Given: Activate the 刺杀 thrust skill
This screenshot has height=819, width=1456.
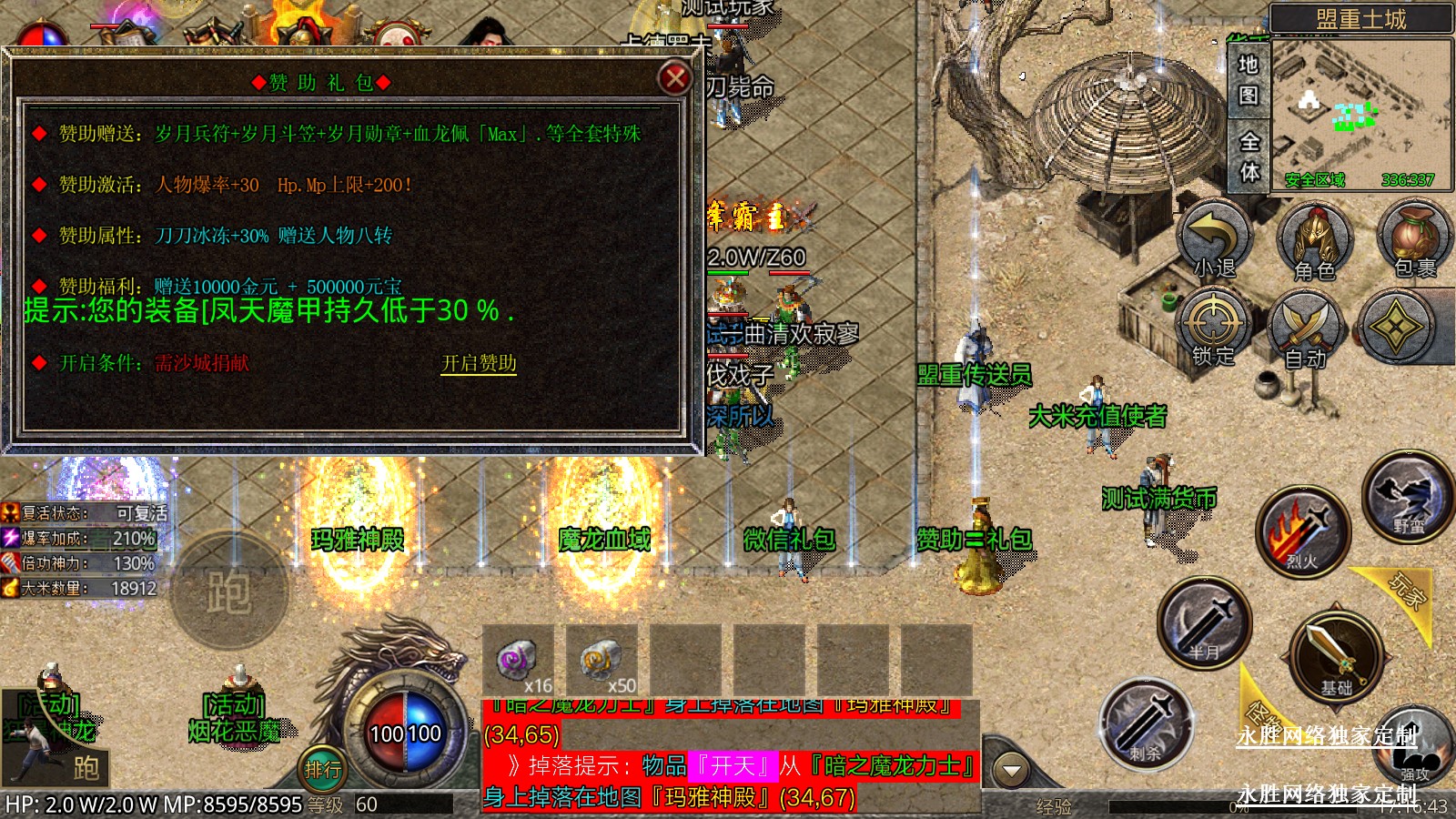Looking at the screenshot, I should pos(1145,724).
